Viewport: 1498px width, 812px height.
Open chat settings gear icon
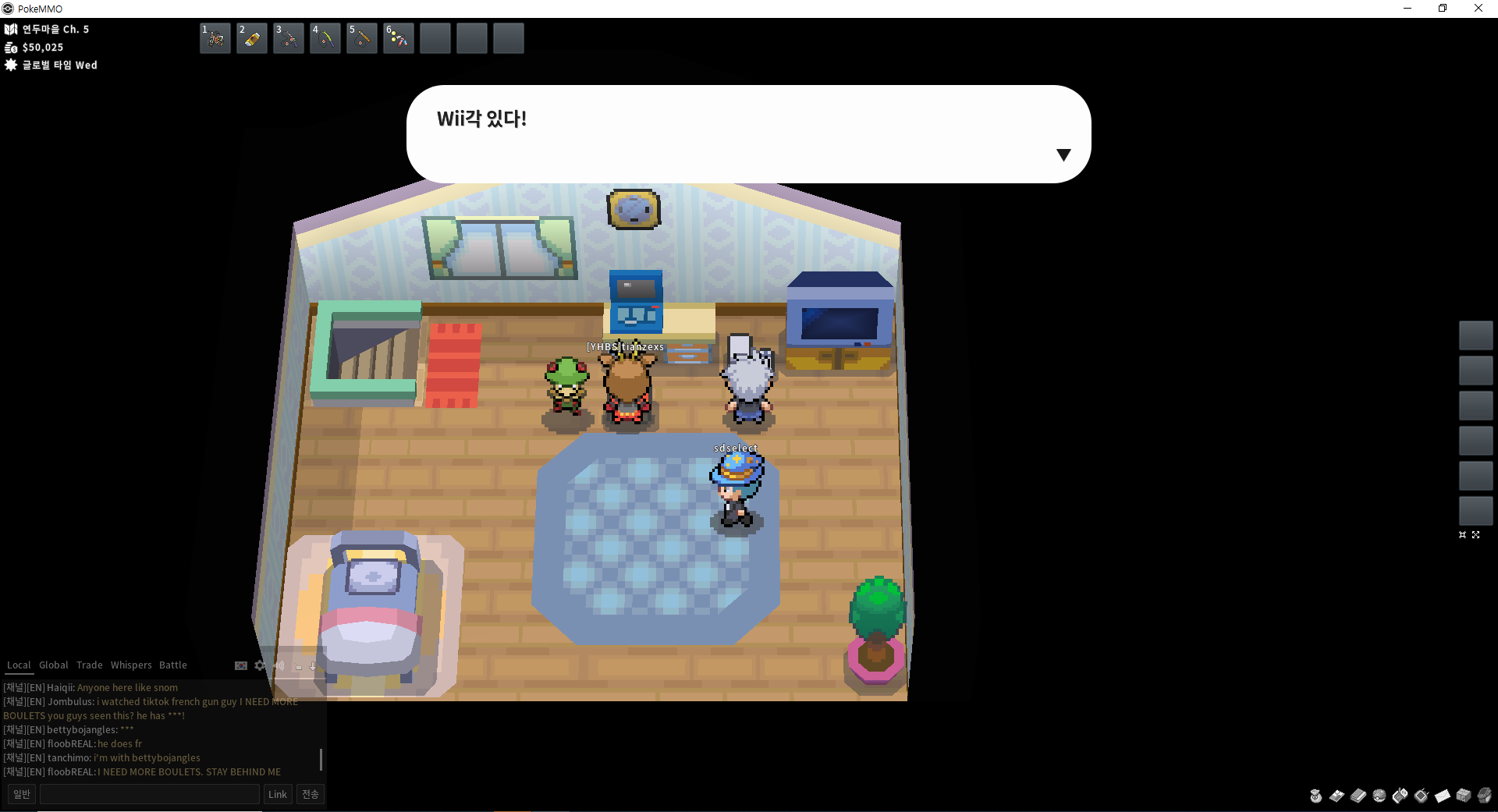[260, 665]
